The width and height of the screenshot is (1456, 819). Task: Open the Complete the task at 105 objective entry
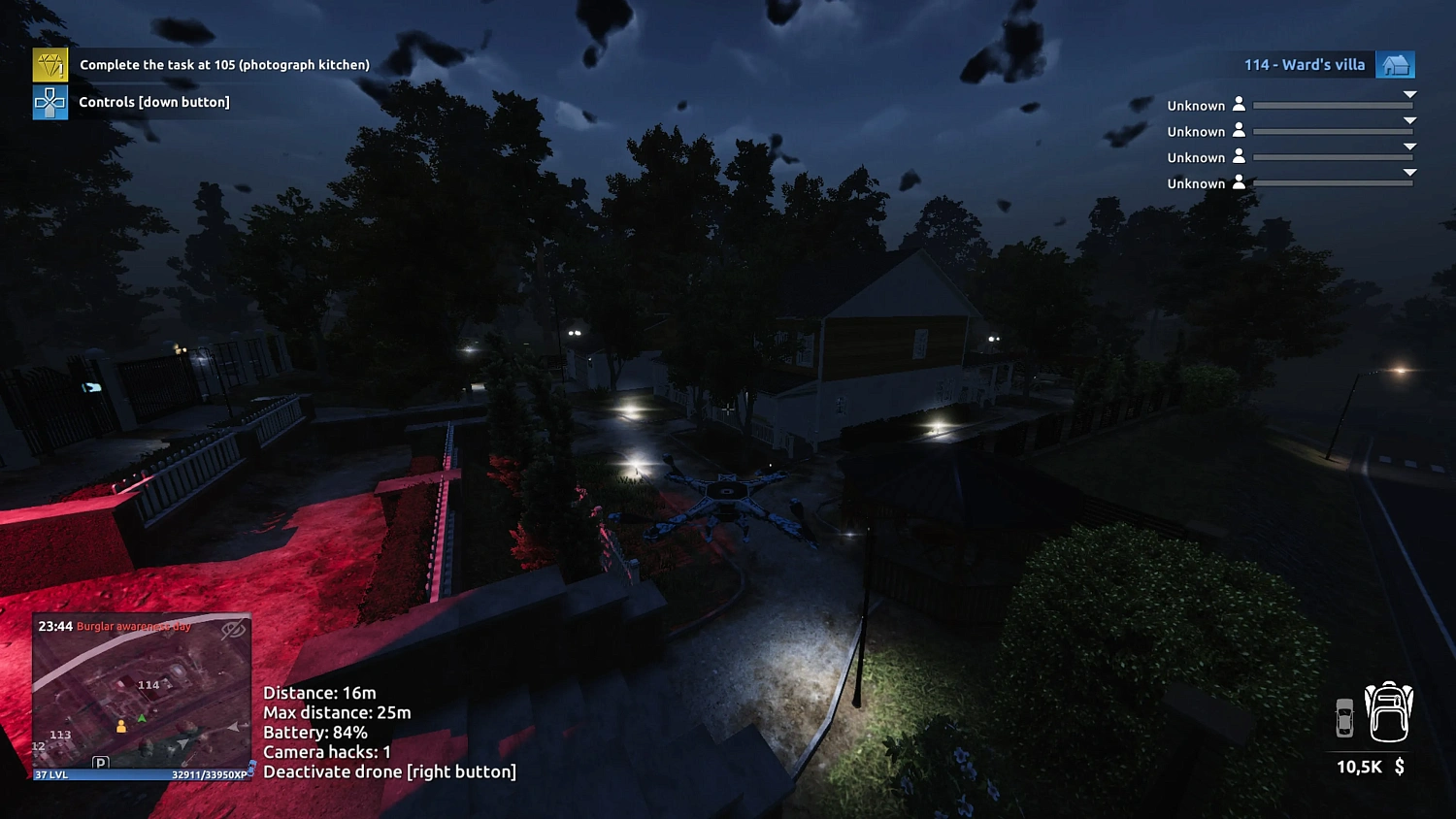coord(223,64)
